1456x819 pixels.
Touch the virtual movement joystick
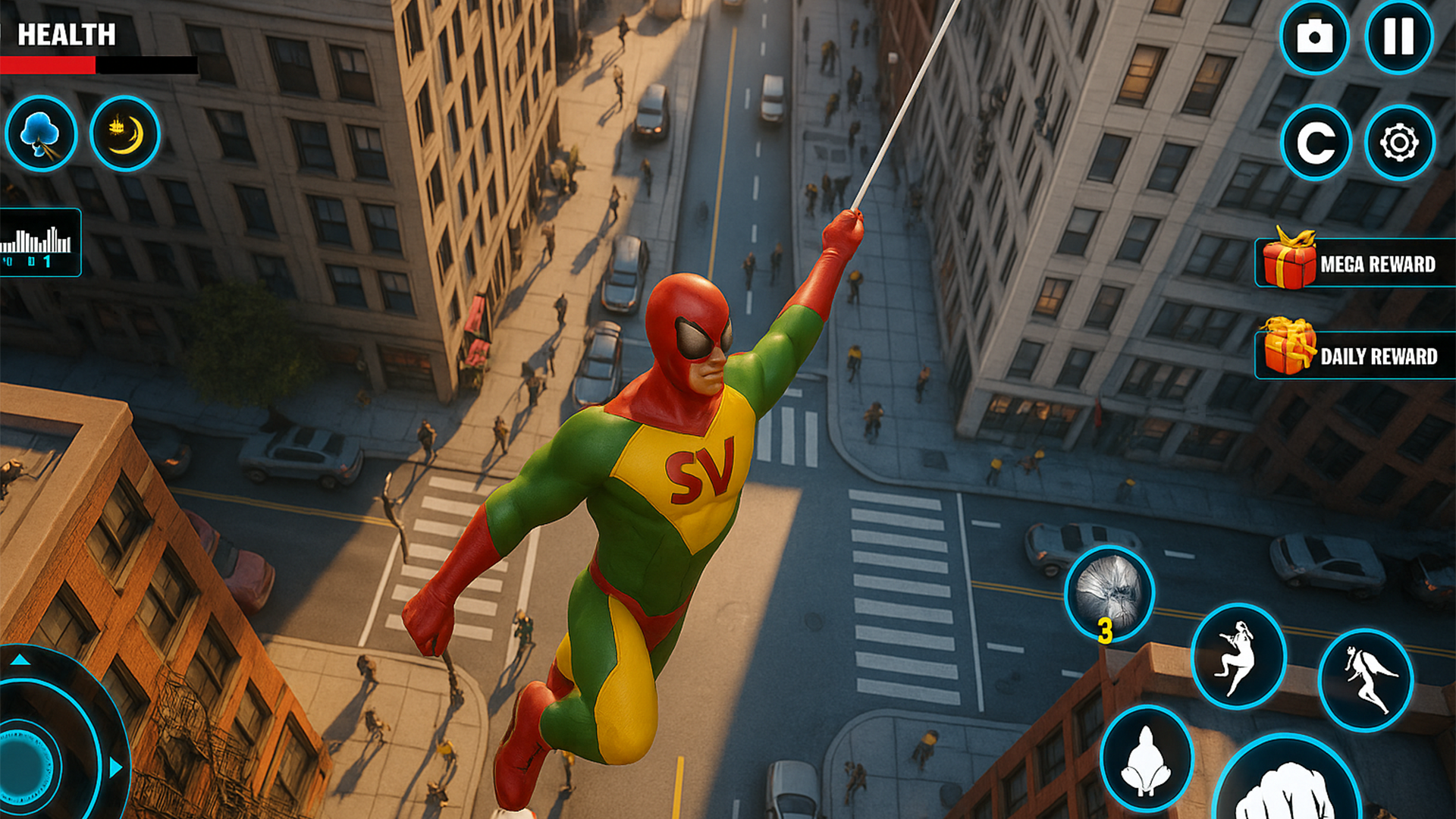[x=30, y=766]
